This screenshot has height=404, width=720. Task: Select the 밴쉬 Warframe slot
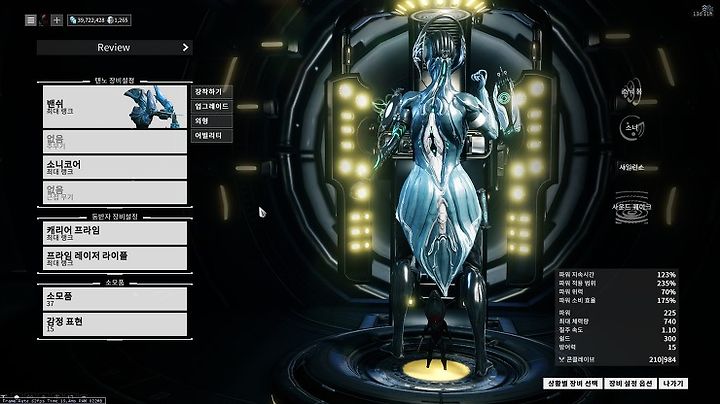(x=114, y=107)
